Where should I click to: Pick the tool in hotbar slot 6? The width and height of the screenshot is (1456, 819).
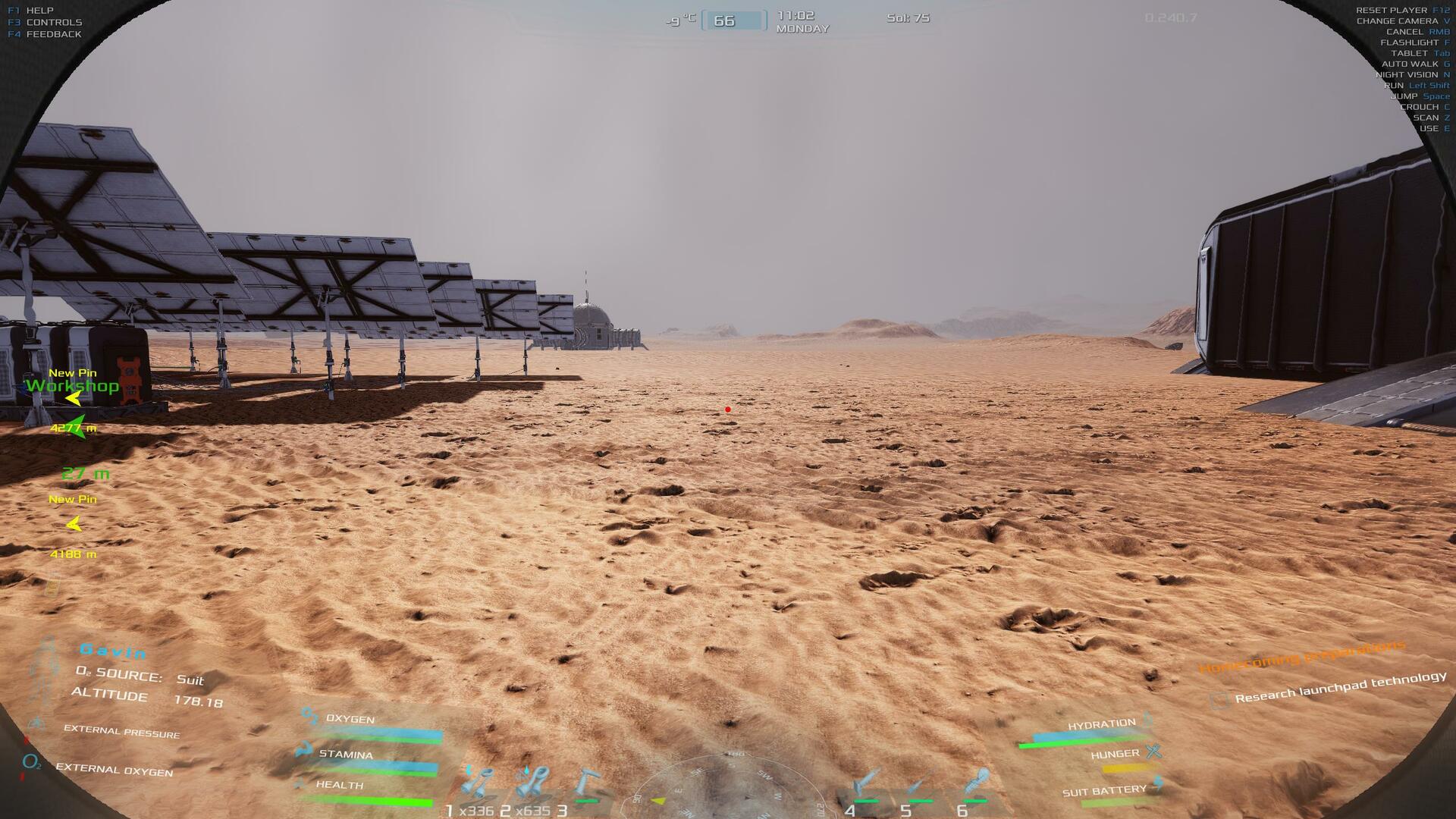(x=976, y=784)
